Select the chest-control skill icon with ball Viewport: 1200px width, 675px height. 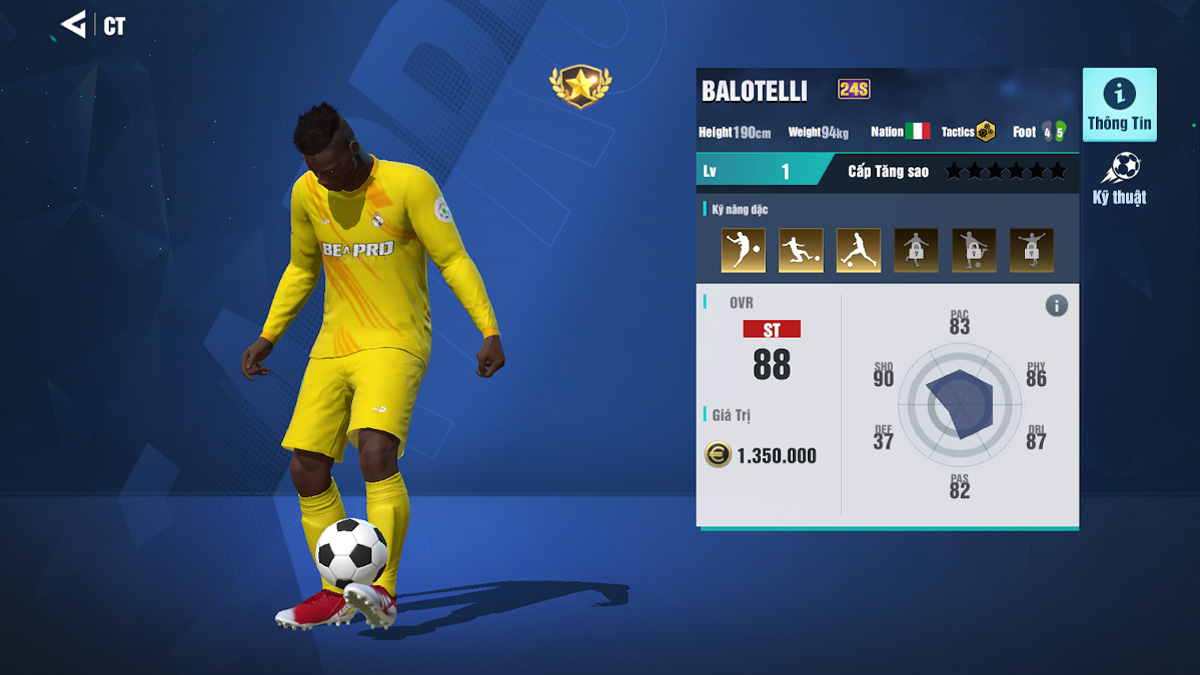[743, 250]
